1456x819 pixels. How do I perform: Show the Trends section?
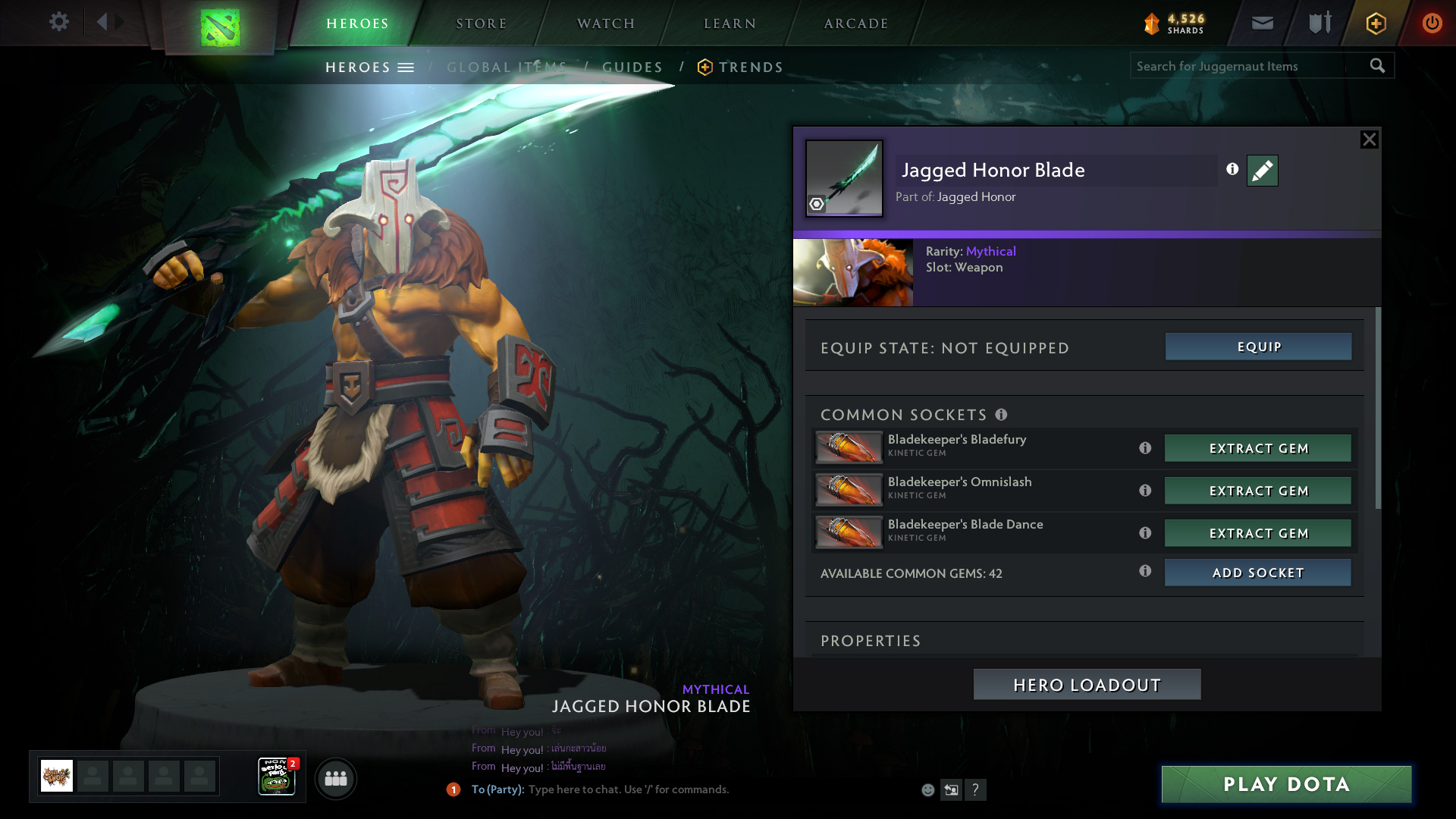coord(750,67)
